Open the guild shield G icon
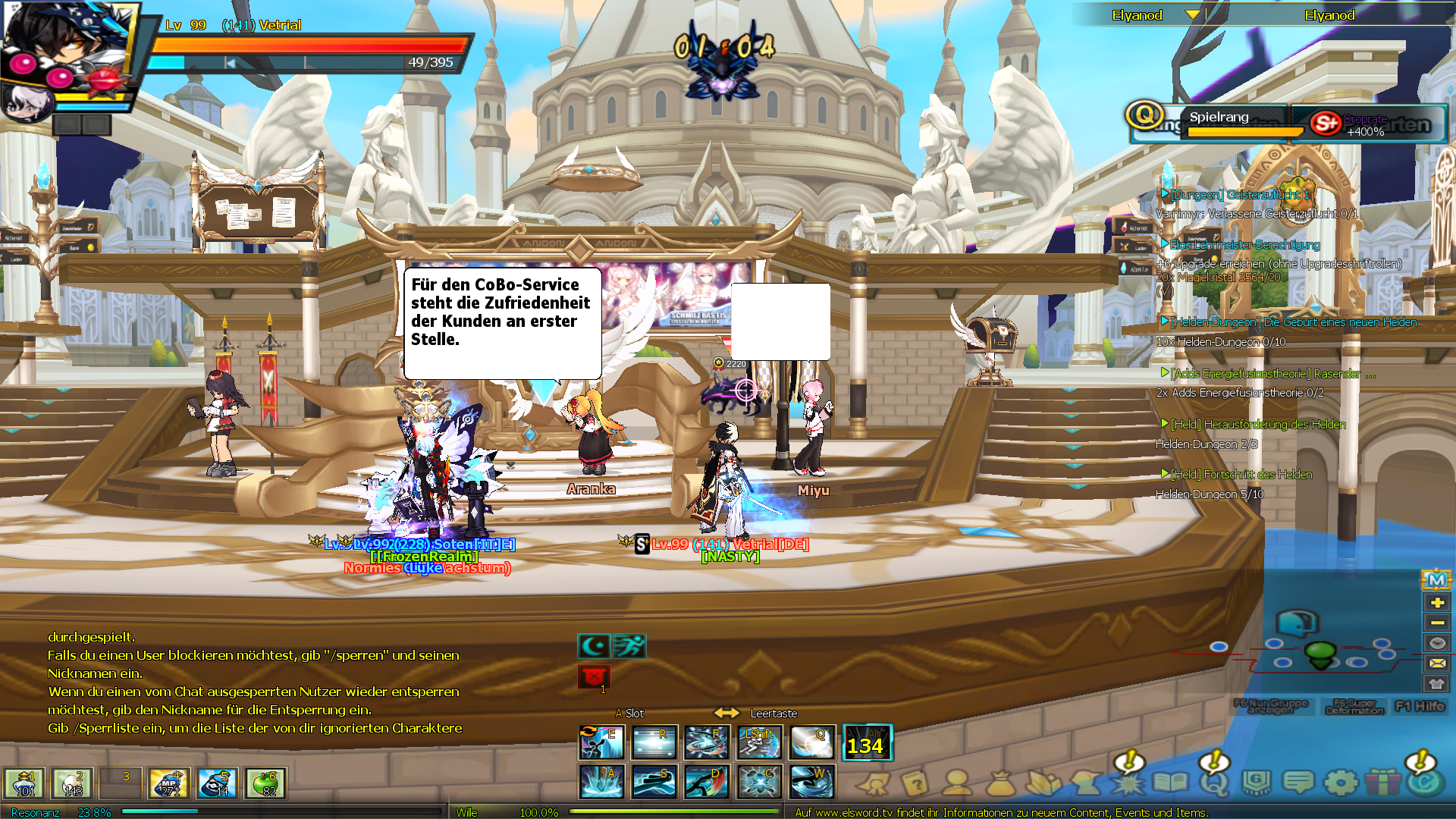This screenshot has height=819, width=1456. tap(1256, 783)
